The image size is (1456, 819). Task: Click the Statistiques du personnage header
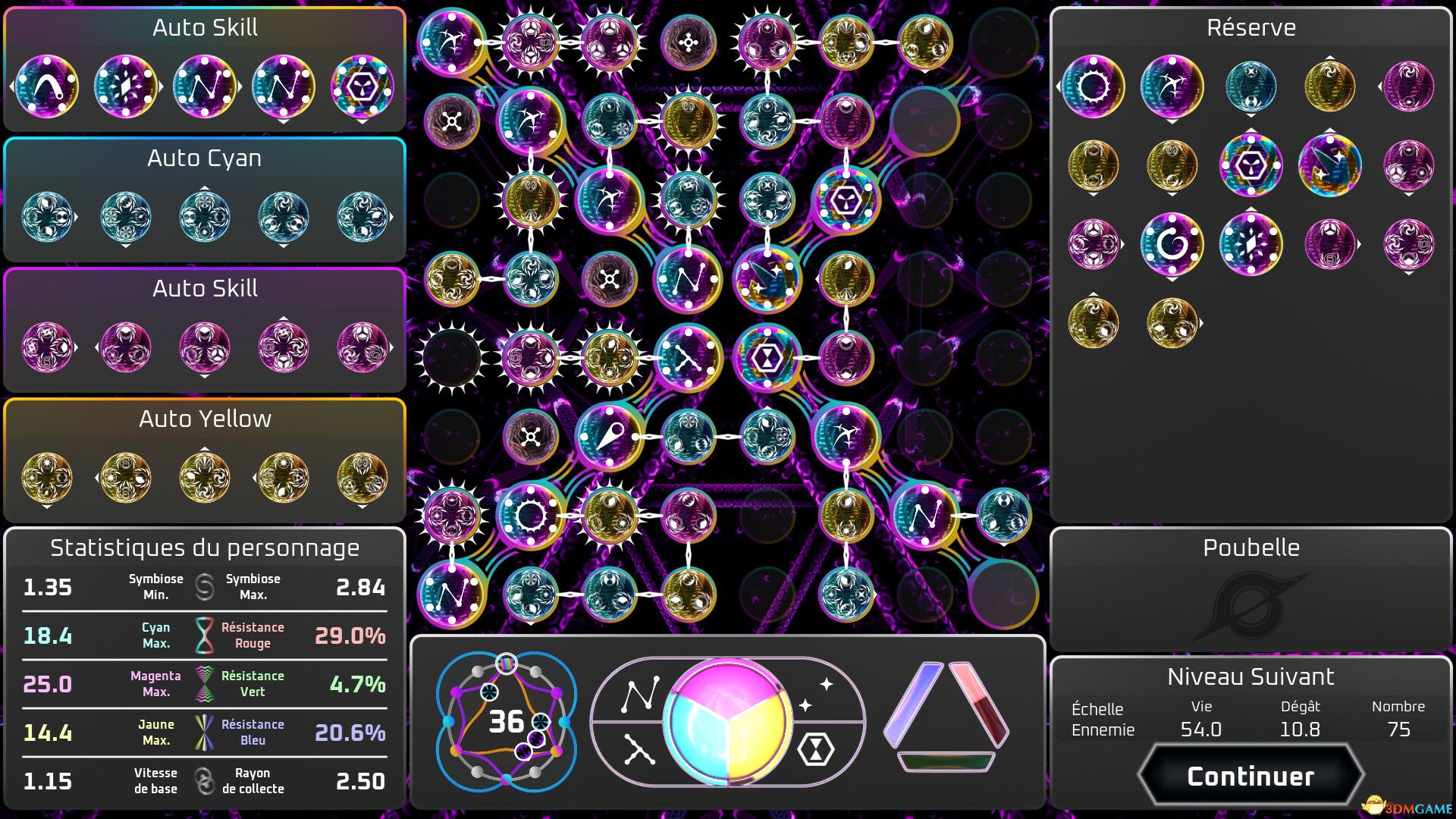206,548
